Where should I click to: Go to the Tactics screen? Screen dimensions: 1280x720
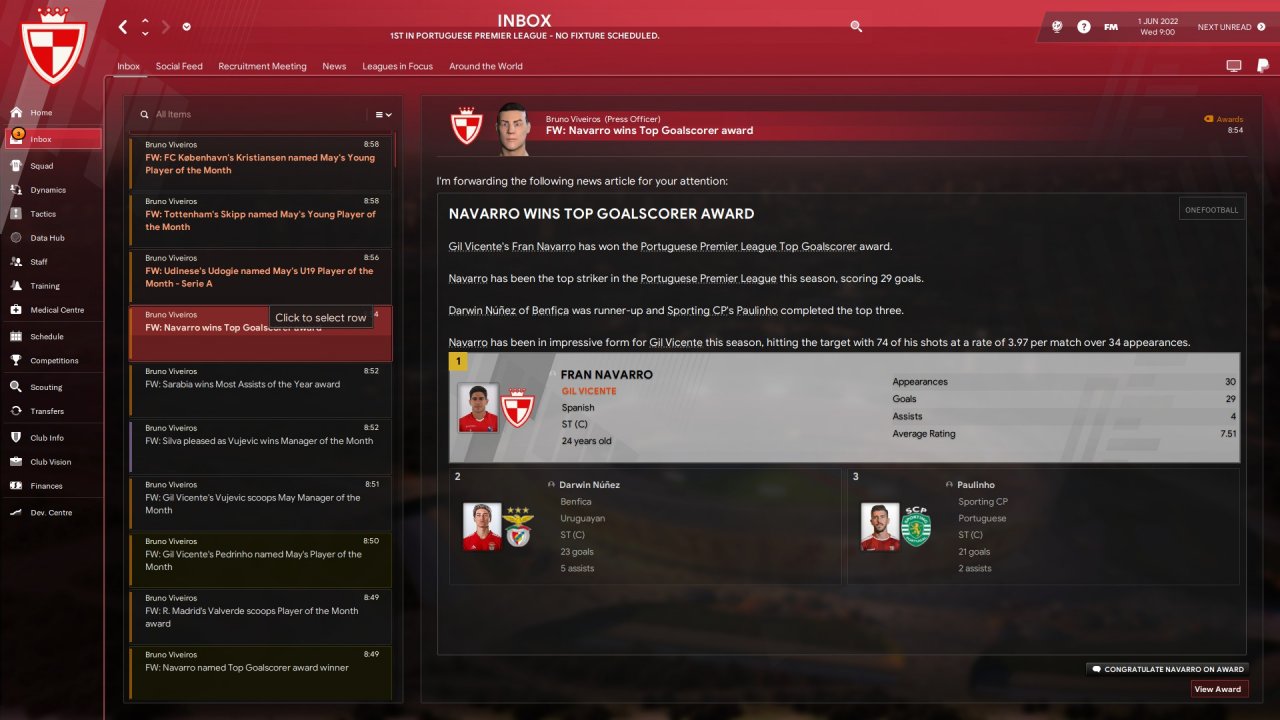click(43, 214)
